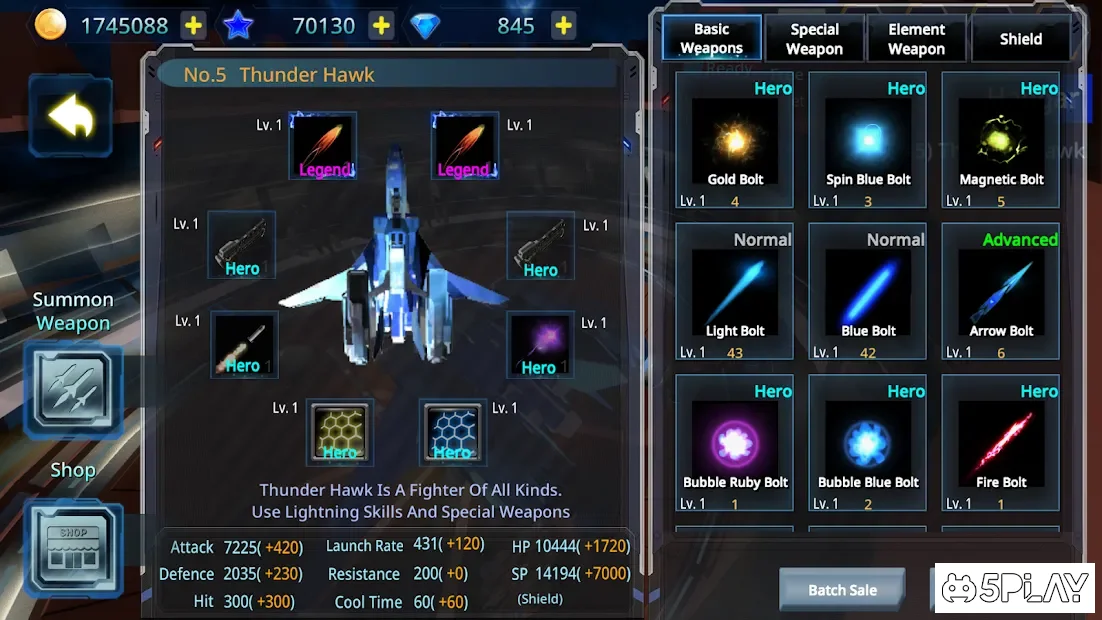Viewport: 1102px width, 620px height.
Task: Select the Bubble Ruby Bolt weapon
Action: [x=735, y=442]
